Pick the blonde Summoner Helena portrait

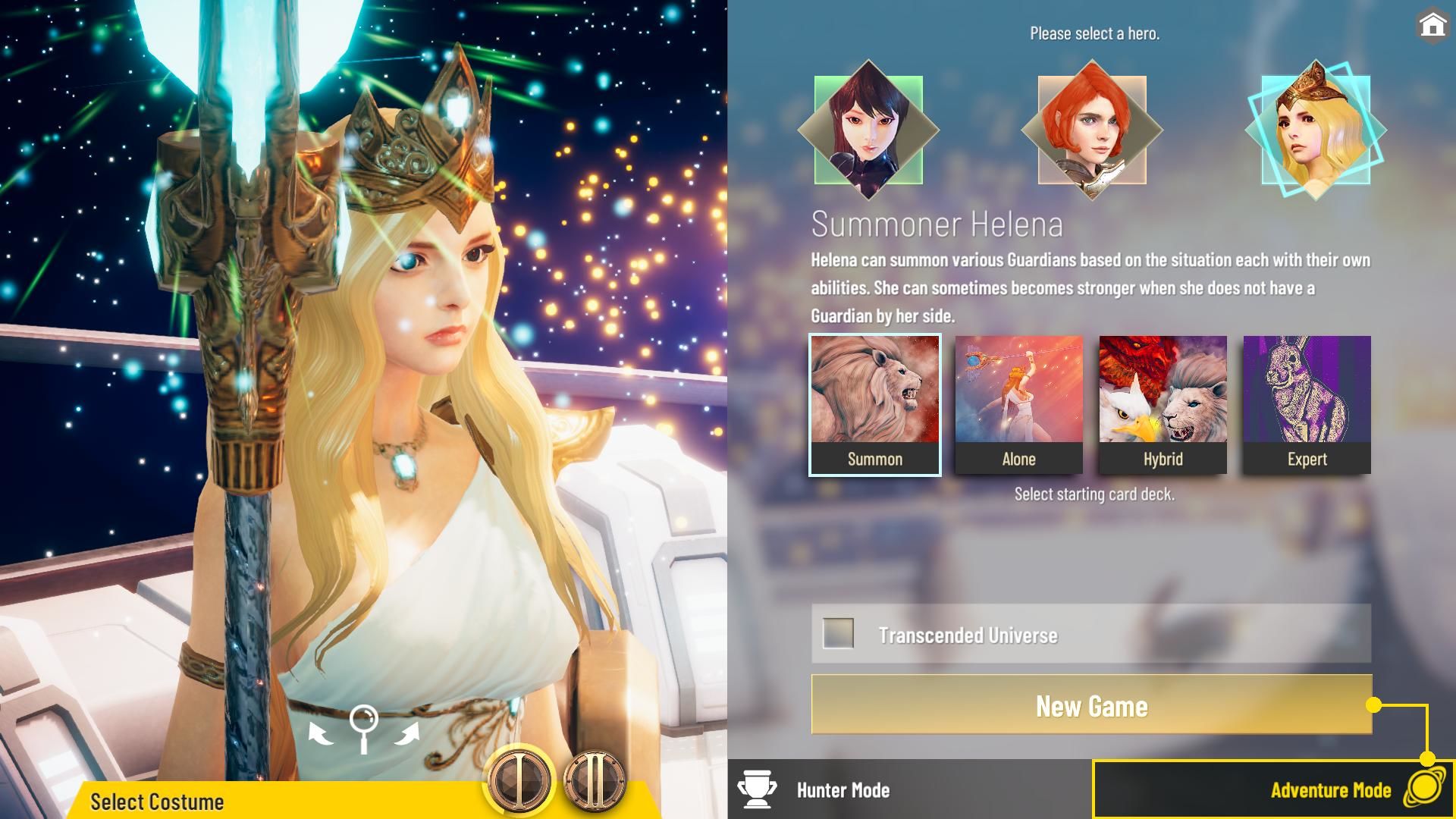point(1316,130)
